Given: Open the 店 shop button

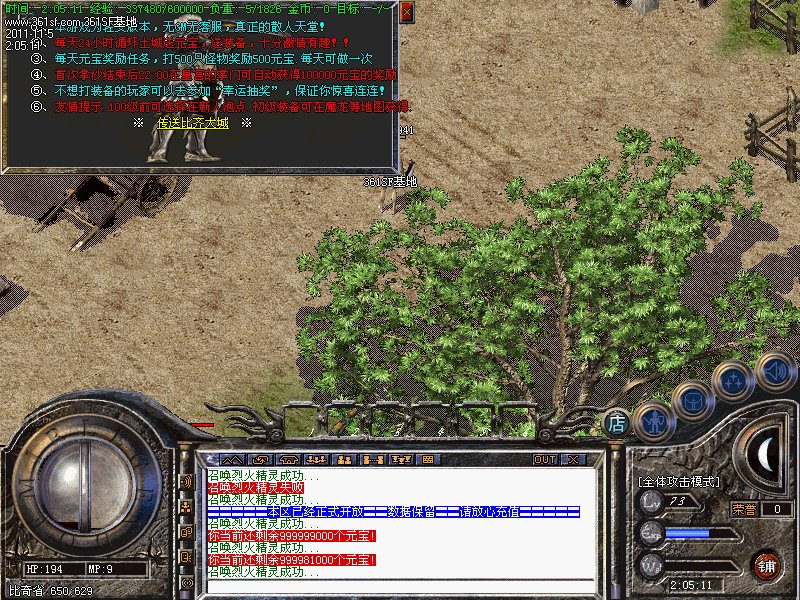Looking at the screenshot, I should 617,423.
